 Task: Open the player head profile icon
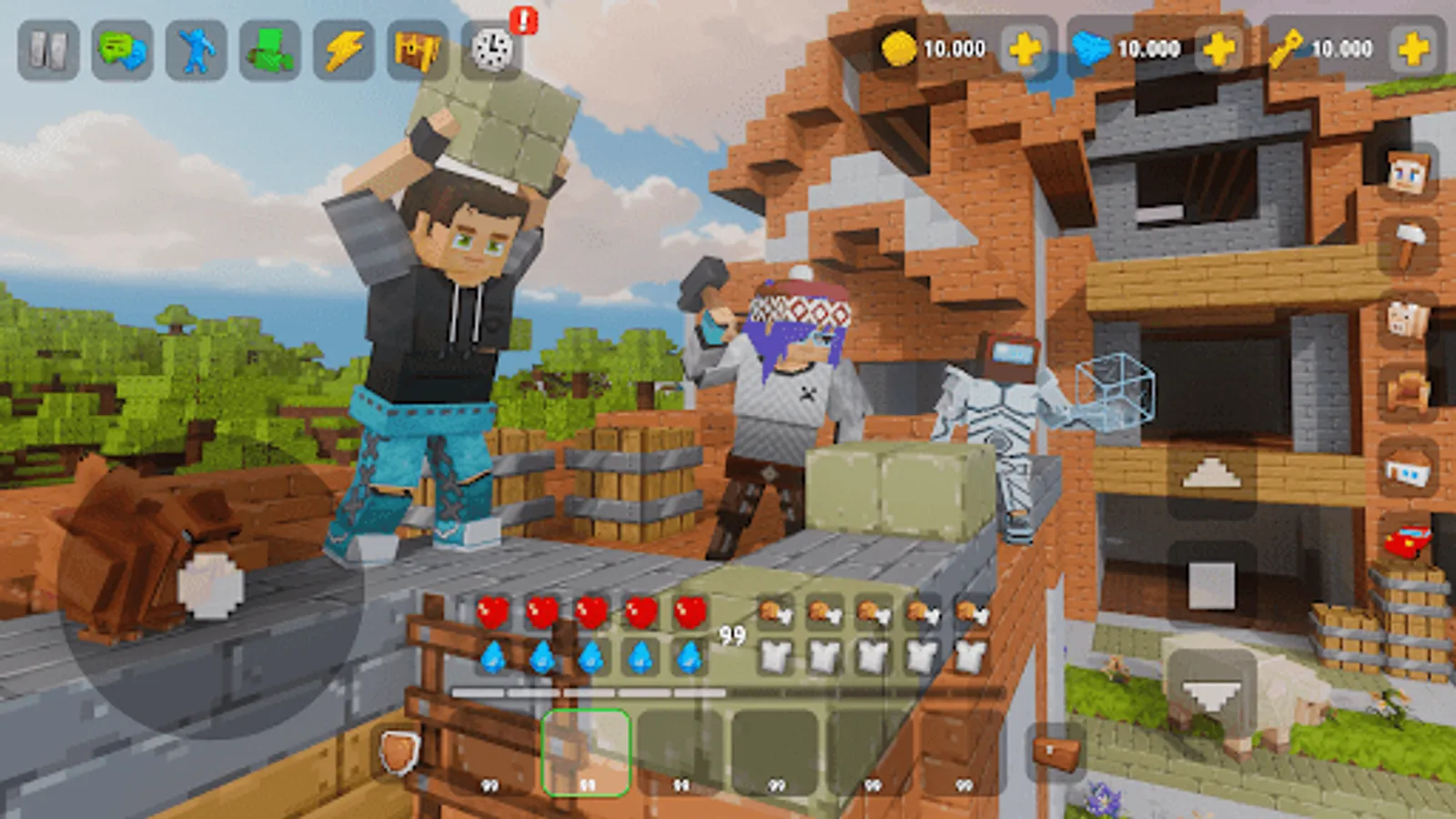point(1407,171)
